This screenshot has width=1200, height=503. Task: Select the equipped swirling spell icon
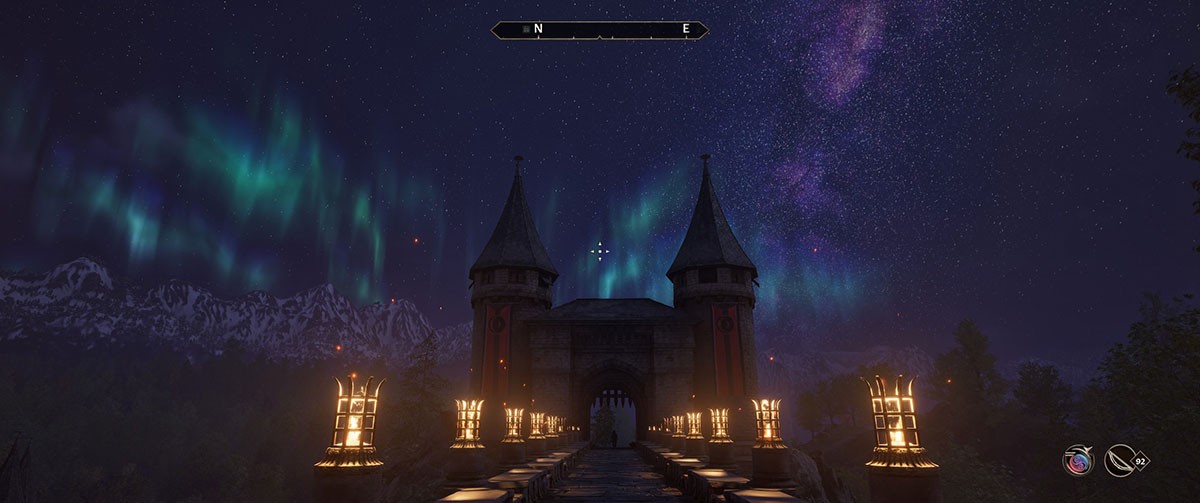1077,460
